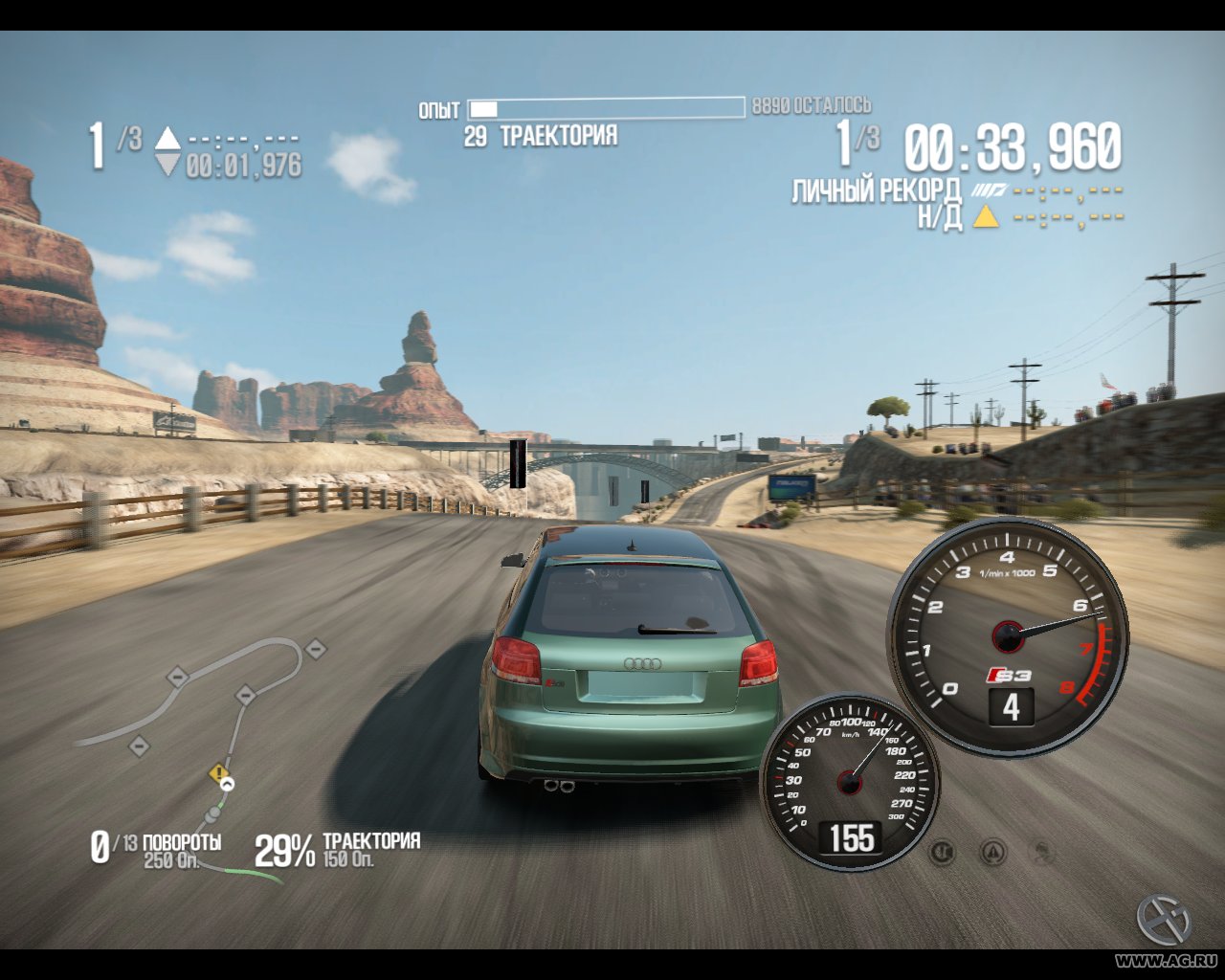Click the faded stability control icon
Viewport: 1225px width, 980px height.
(1043, 852)
